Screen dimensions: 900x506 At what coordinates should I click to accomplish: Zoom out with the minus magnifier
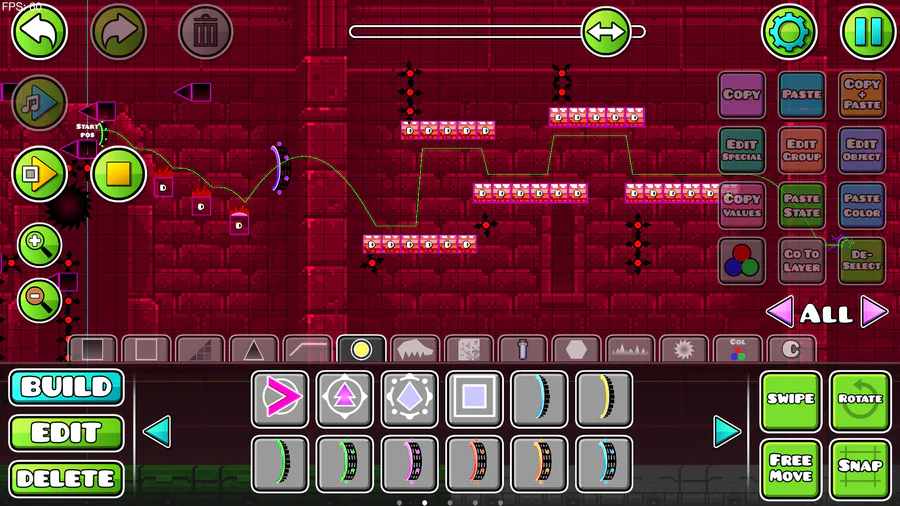click(39, 299)
